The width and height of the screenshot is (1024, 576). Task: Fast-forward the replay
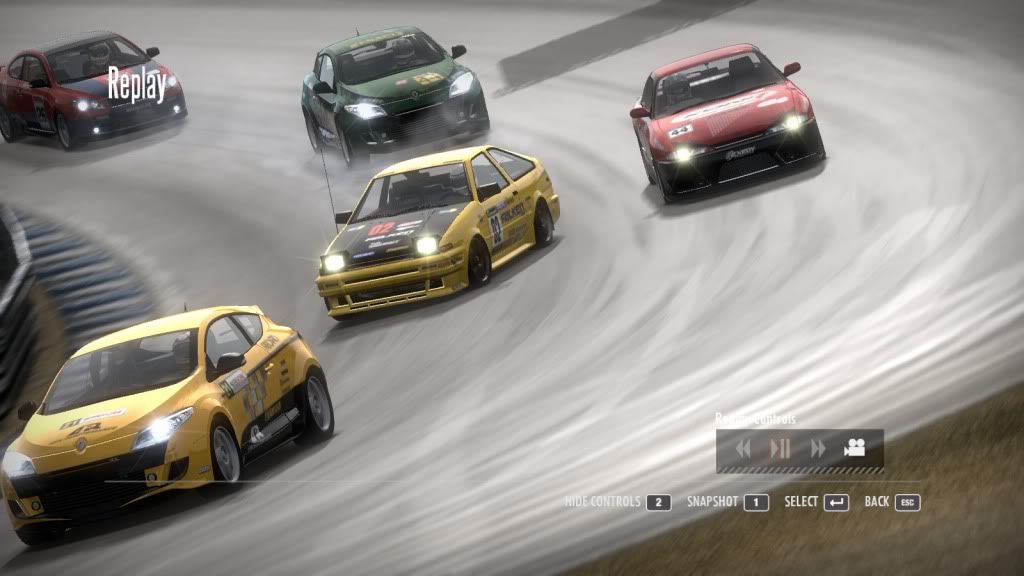click(818, 449)
